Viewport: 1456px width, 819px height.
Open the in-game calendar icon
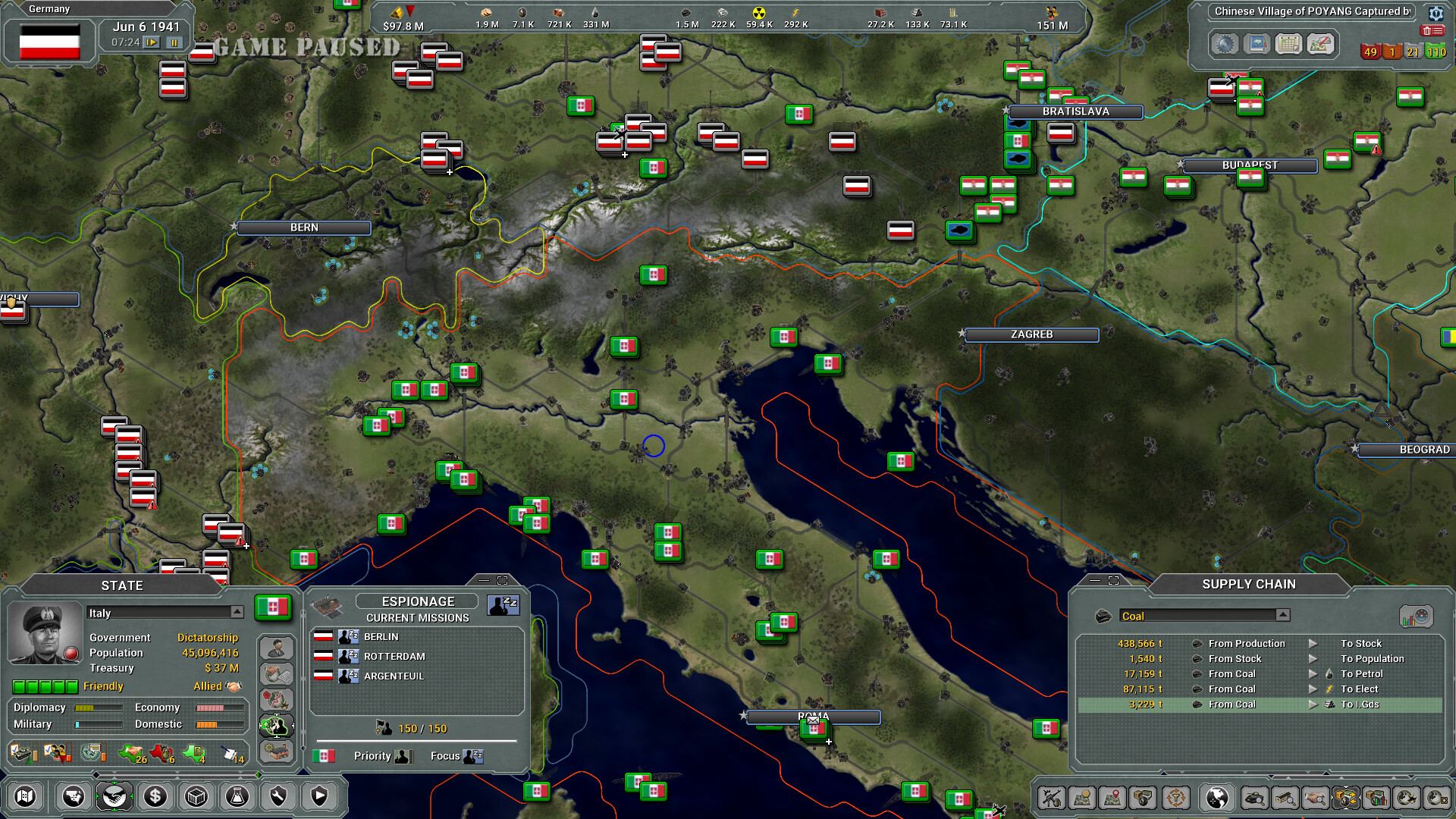click(1288, 44)
